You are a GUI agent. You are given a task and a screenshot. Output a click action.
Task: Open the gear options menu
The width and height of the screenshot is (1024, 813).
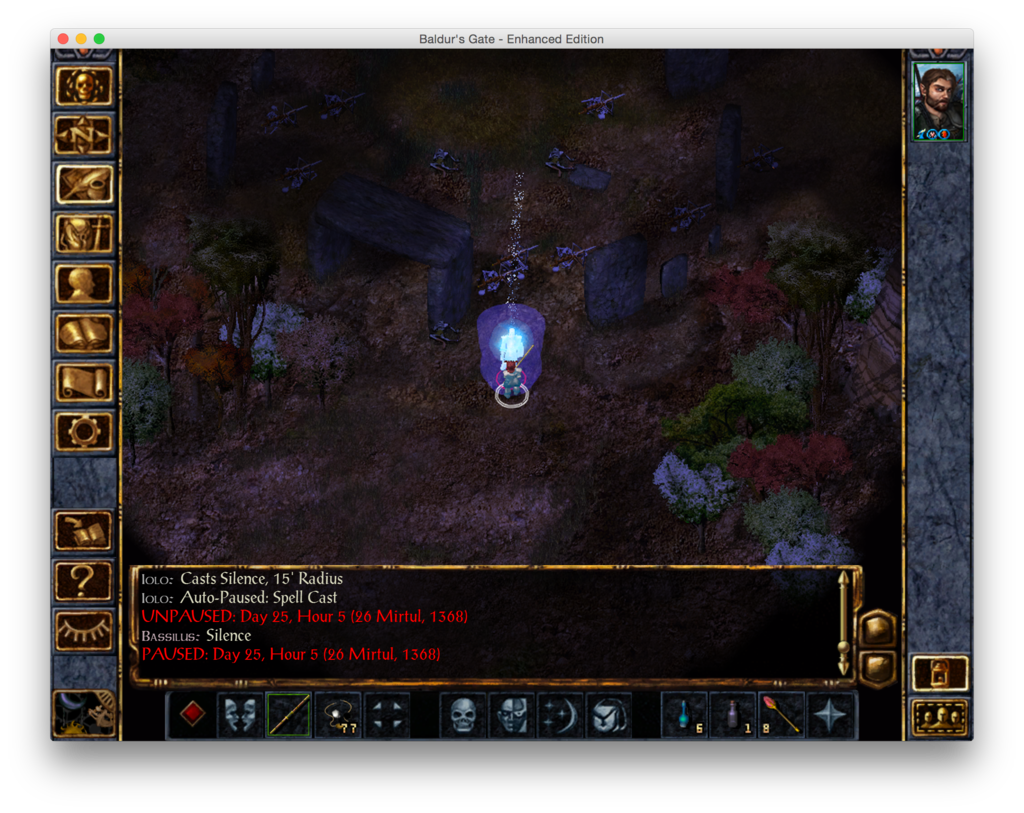84,431
